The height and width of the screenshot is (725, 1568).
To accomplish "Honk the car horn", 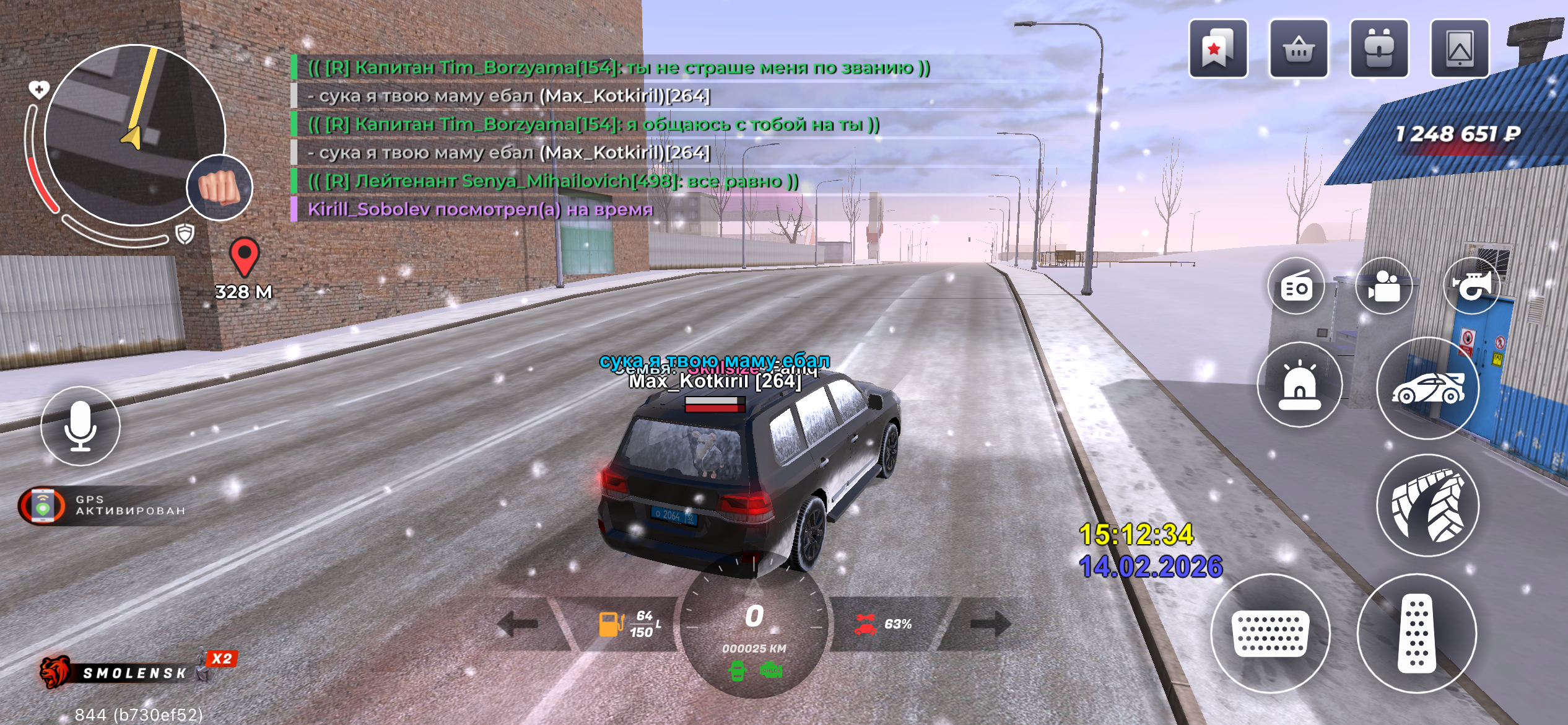I will [1472, 287].
